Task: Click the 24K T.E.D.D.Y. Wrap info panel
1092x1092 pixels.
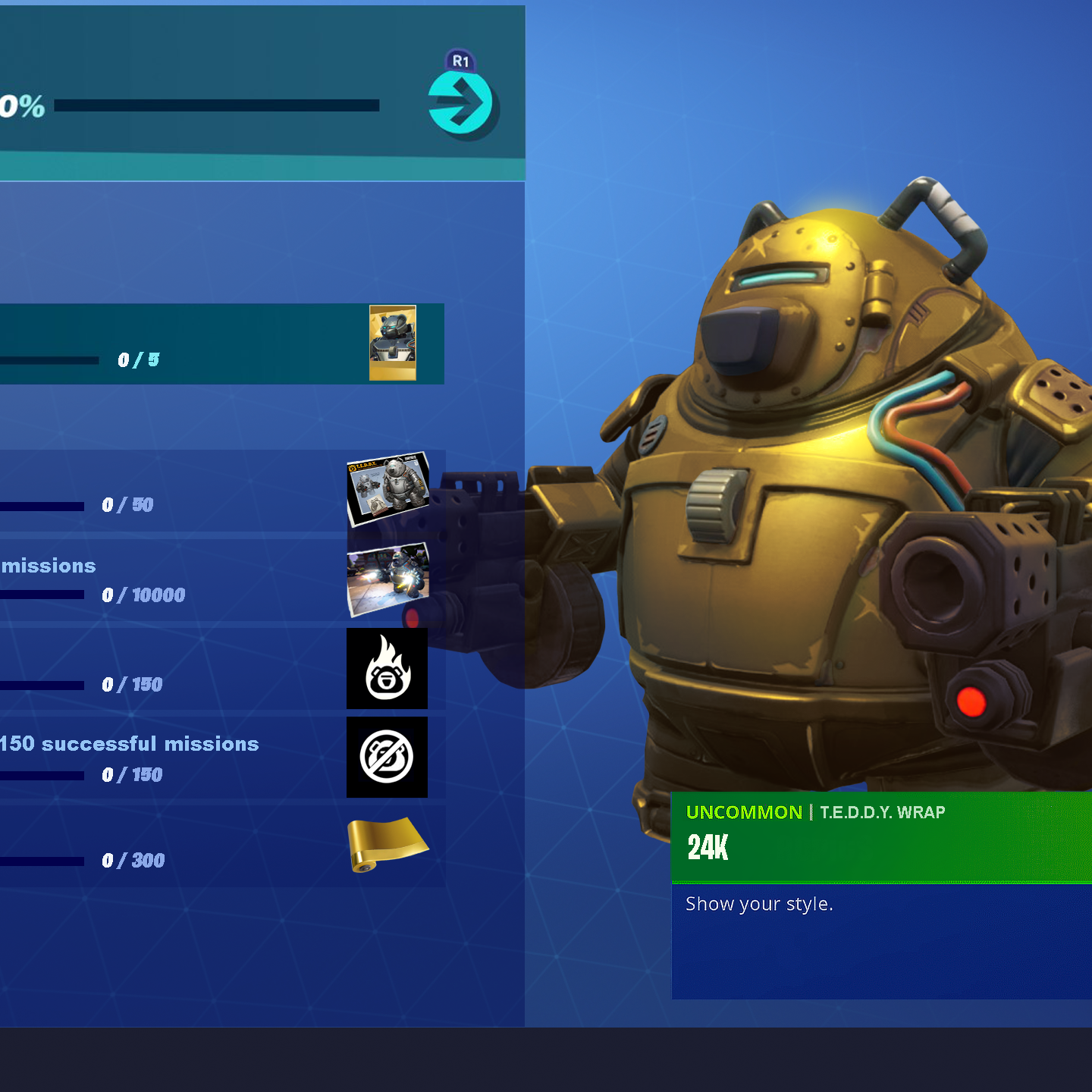Action: pos(880,837)
